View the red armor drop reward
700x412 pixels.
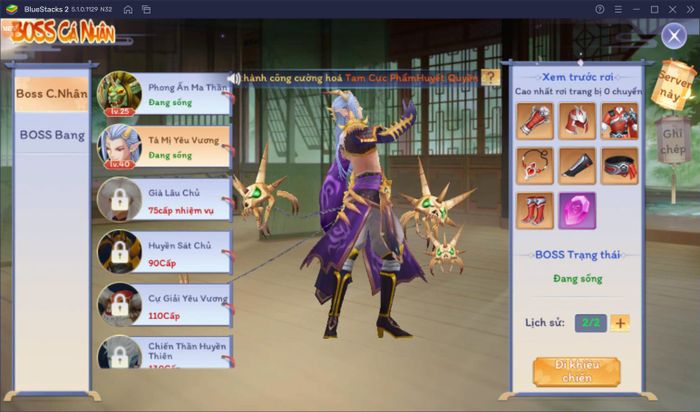tap(619, 121)
